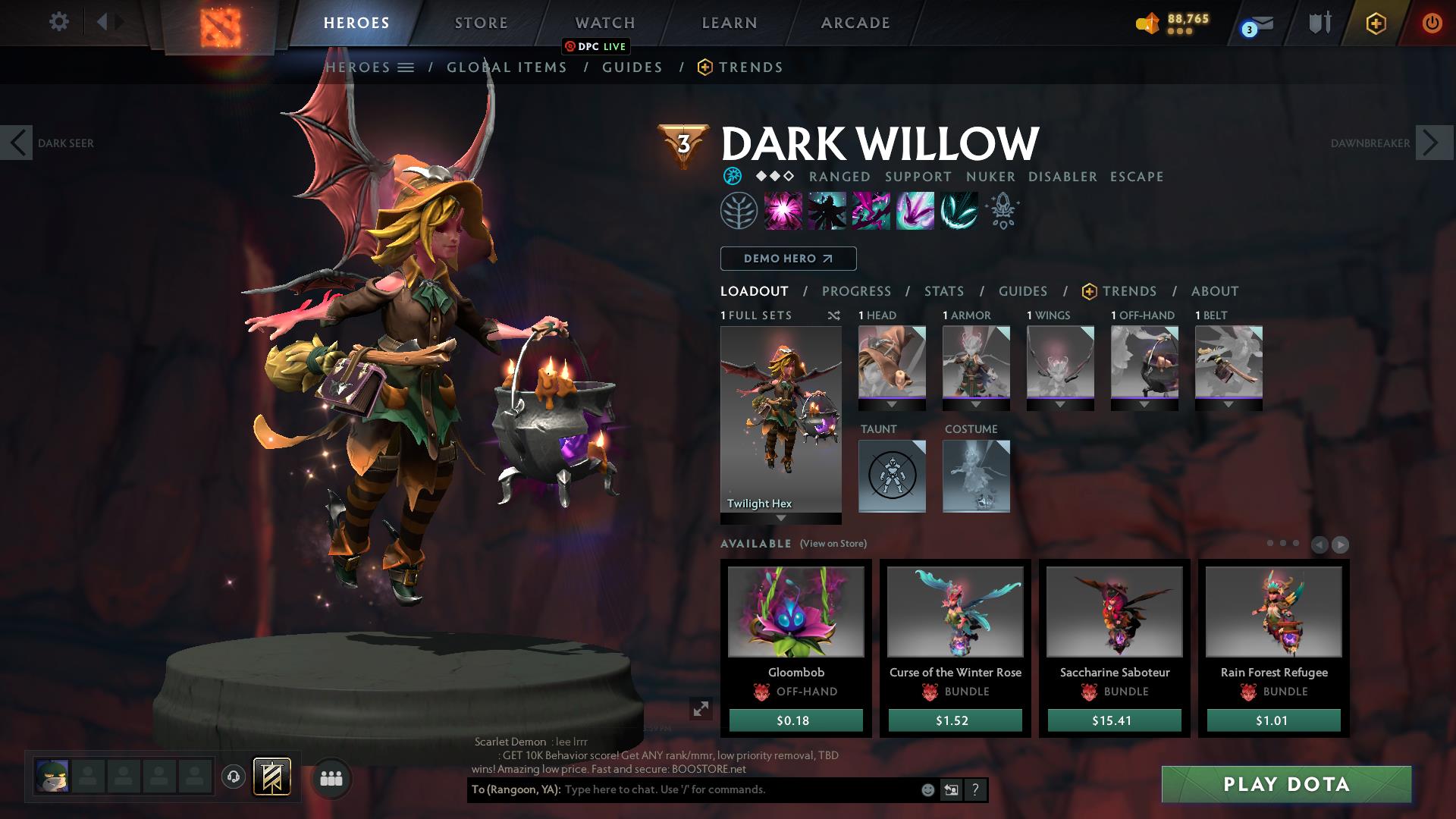The height and width of the screenshot is (819, 1456).
Task: Open the View on Store link
Action: point(833,544)
